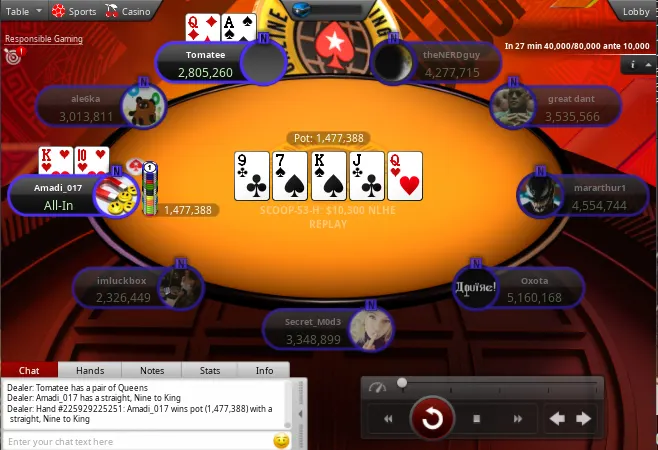The image size is (658, 450).
Task: Open the info panel beside the blinds
Action: 632,65
